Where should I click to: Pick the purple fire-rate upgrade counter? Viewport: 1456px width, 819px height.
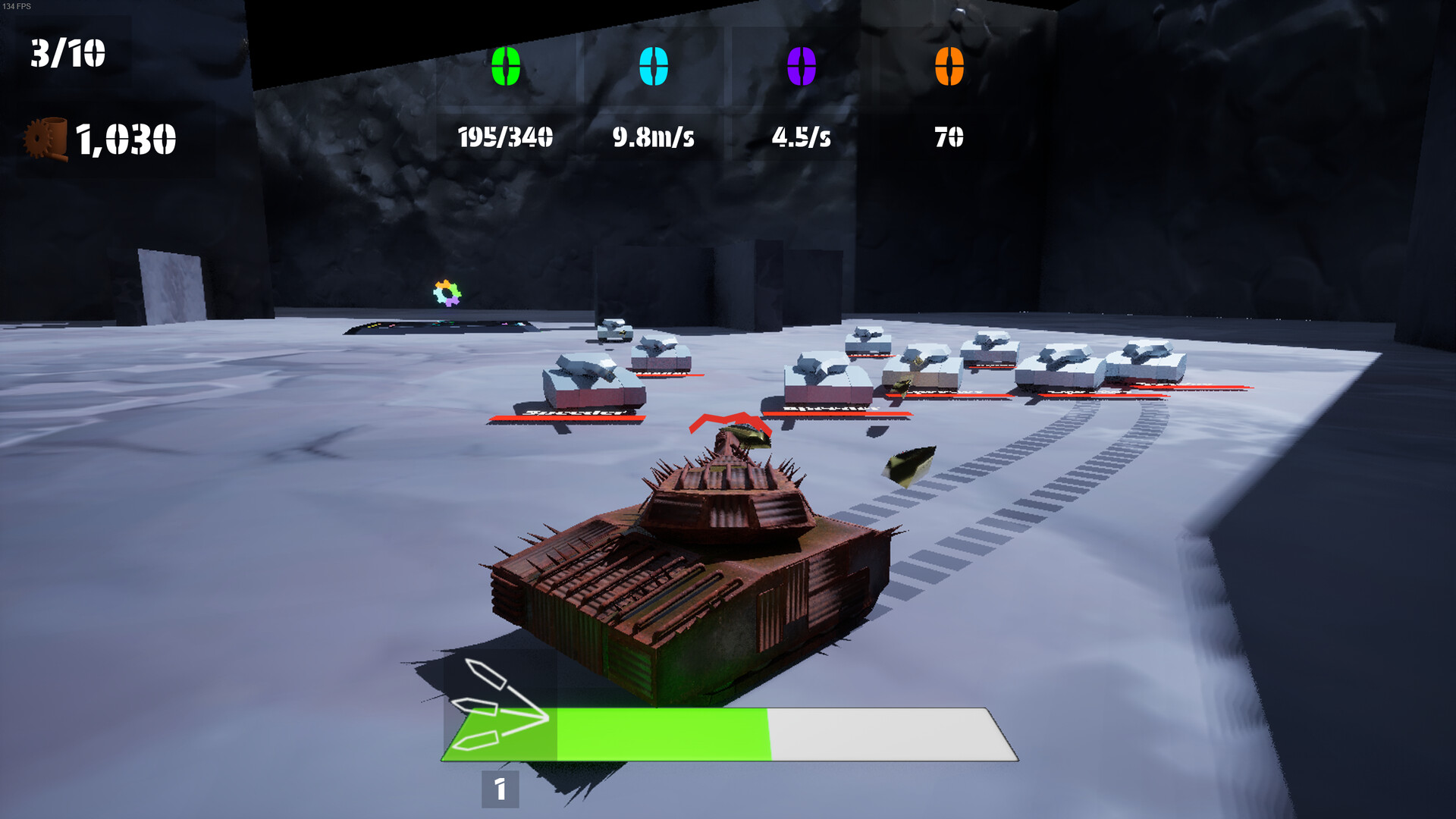802,66
